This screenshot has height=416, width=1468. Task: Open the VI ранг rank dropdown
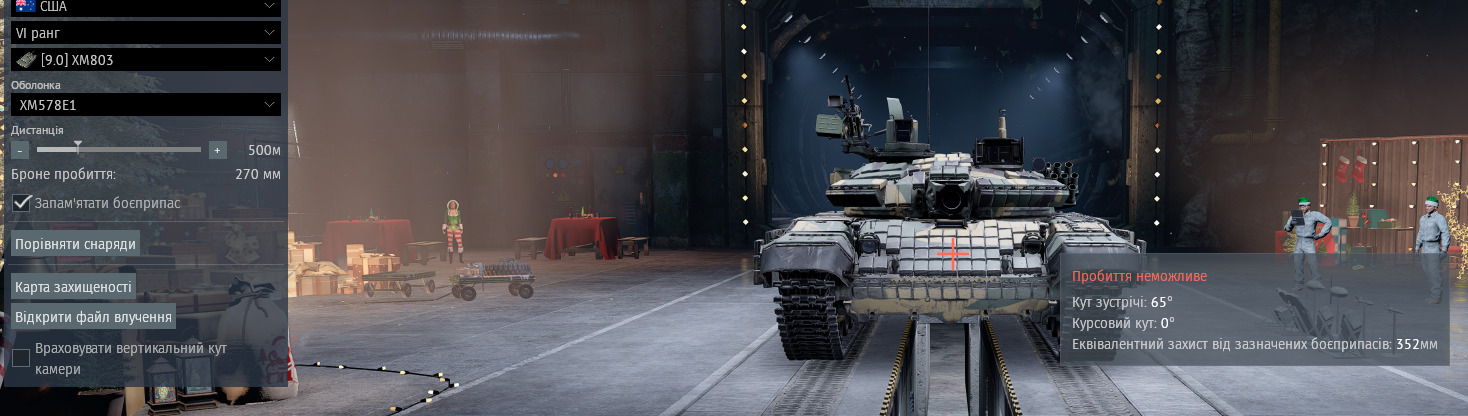coord(145,33)
